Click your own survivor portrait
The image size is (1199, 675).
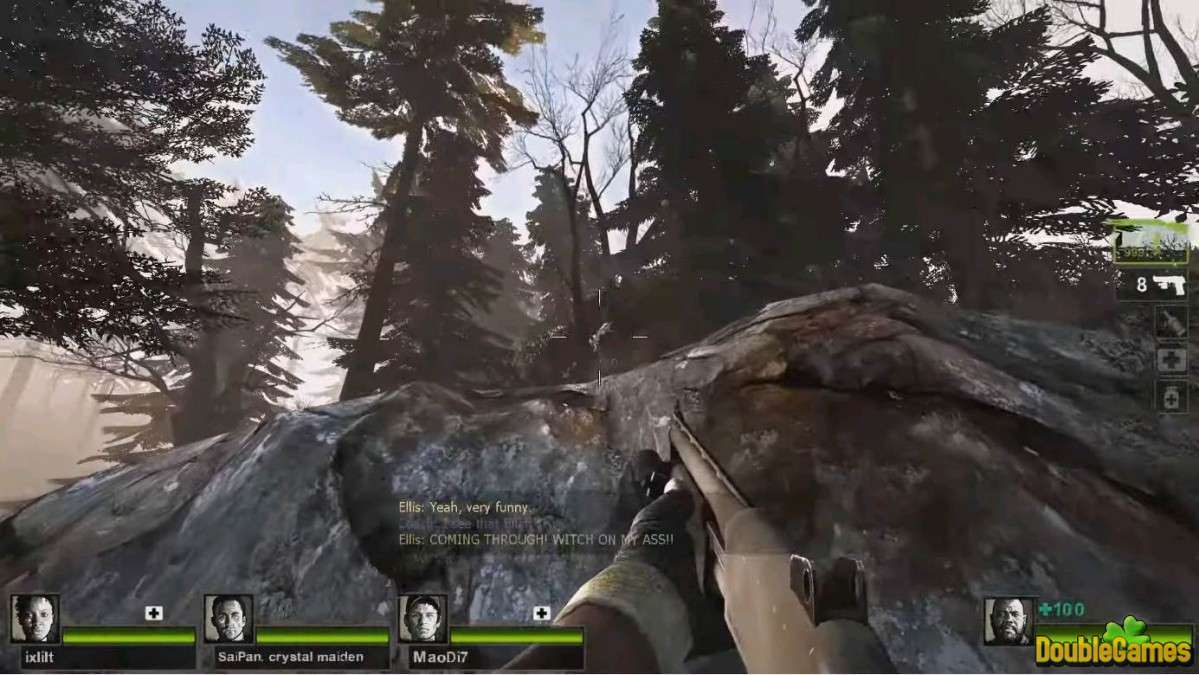1007,621
